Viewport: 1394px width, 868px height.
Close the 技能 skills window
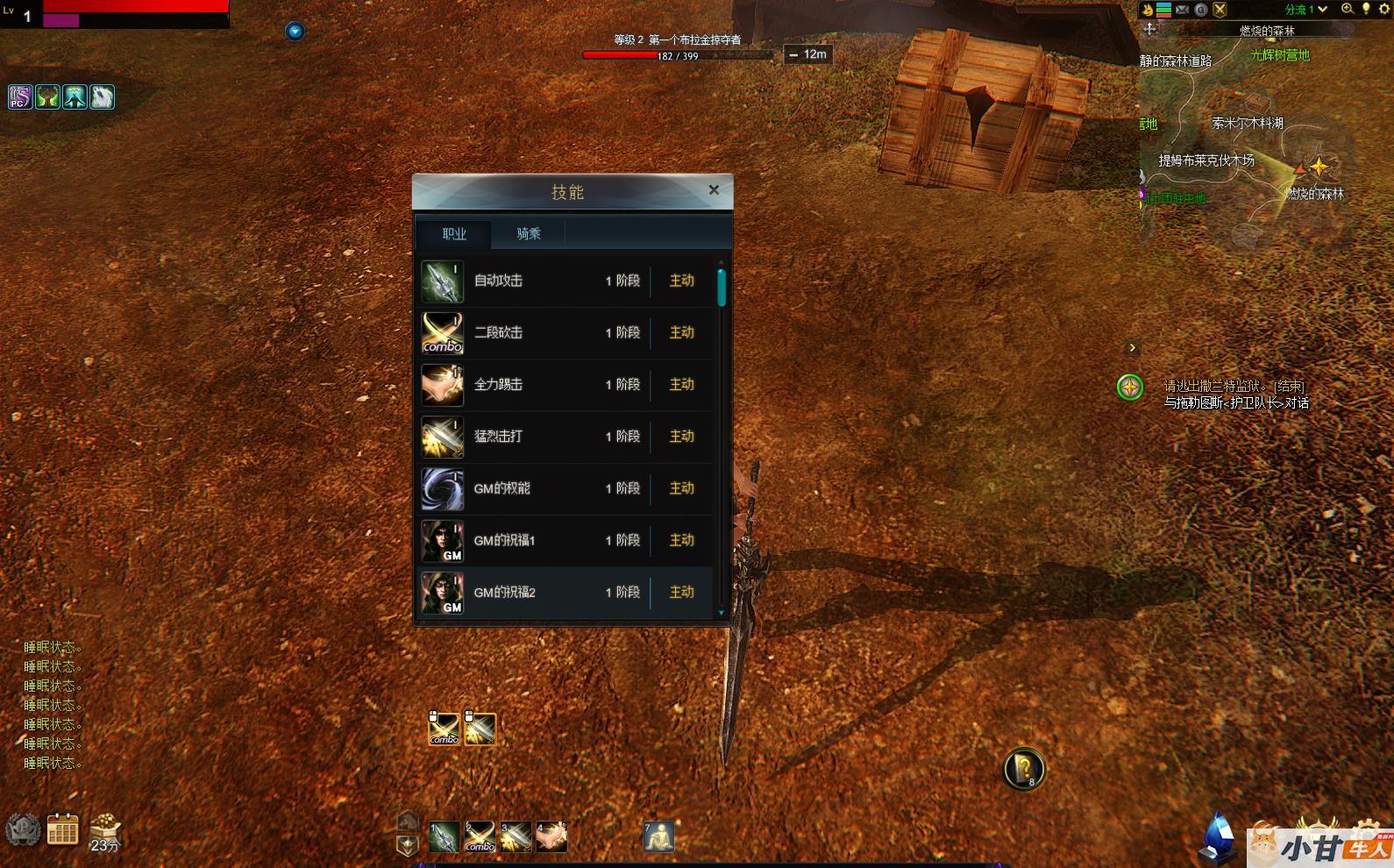[x=714, y=190]
